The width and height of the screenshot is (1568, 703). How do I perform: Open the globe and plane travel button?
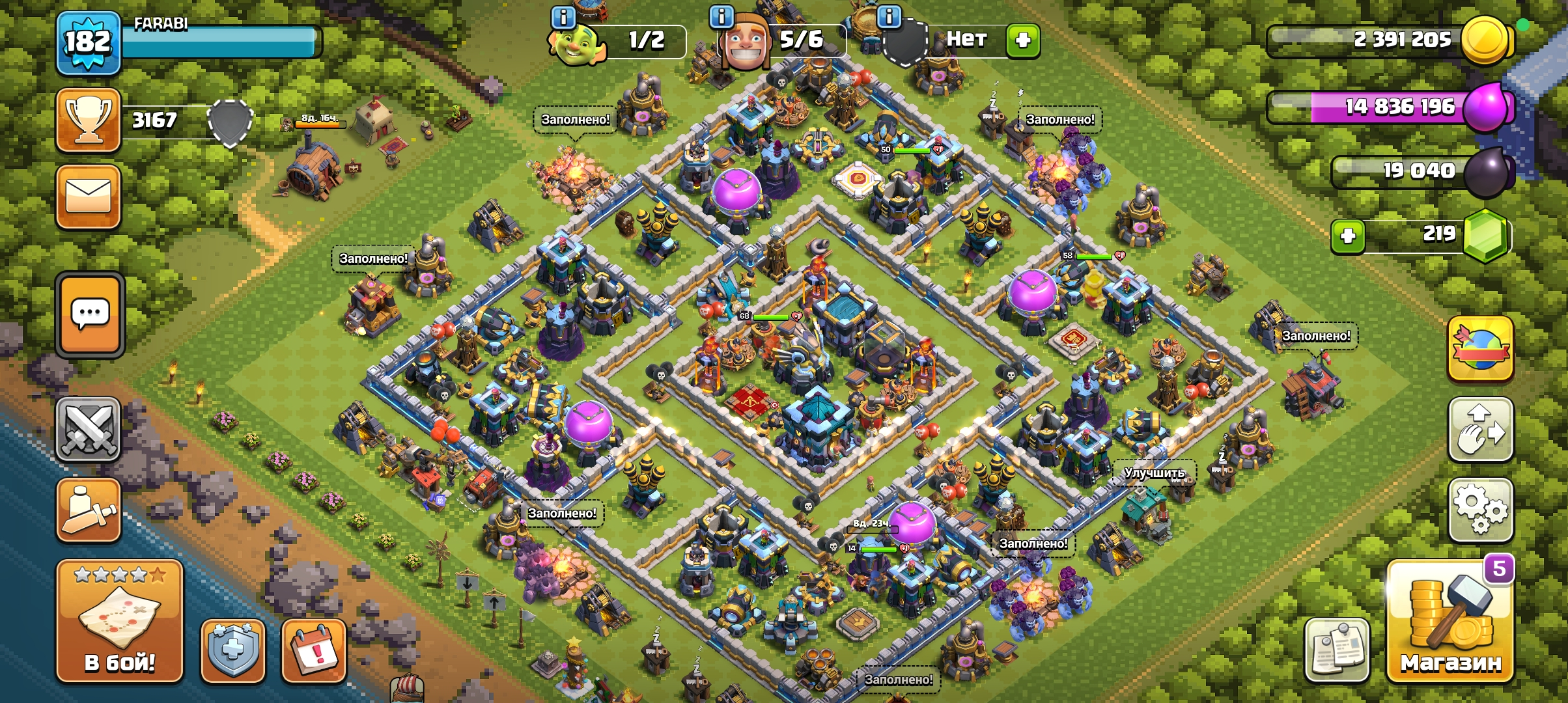coord(1480,349)
